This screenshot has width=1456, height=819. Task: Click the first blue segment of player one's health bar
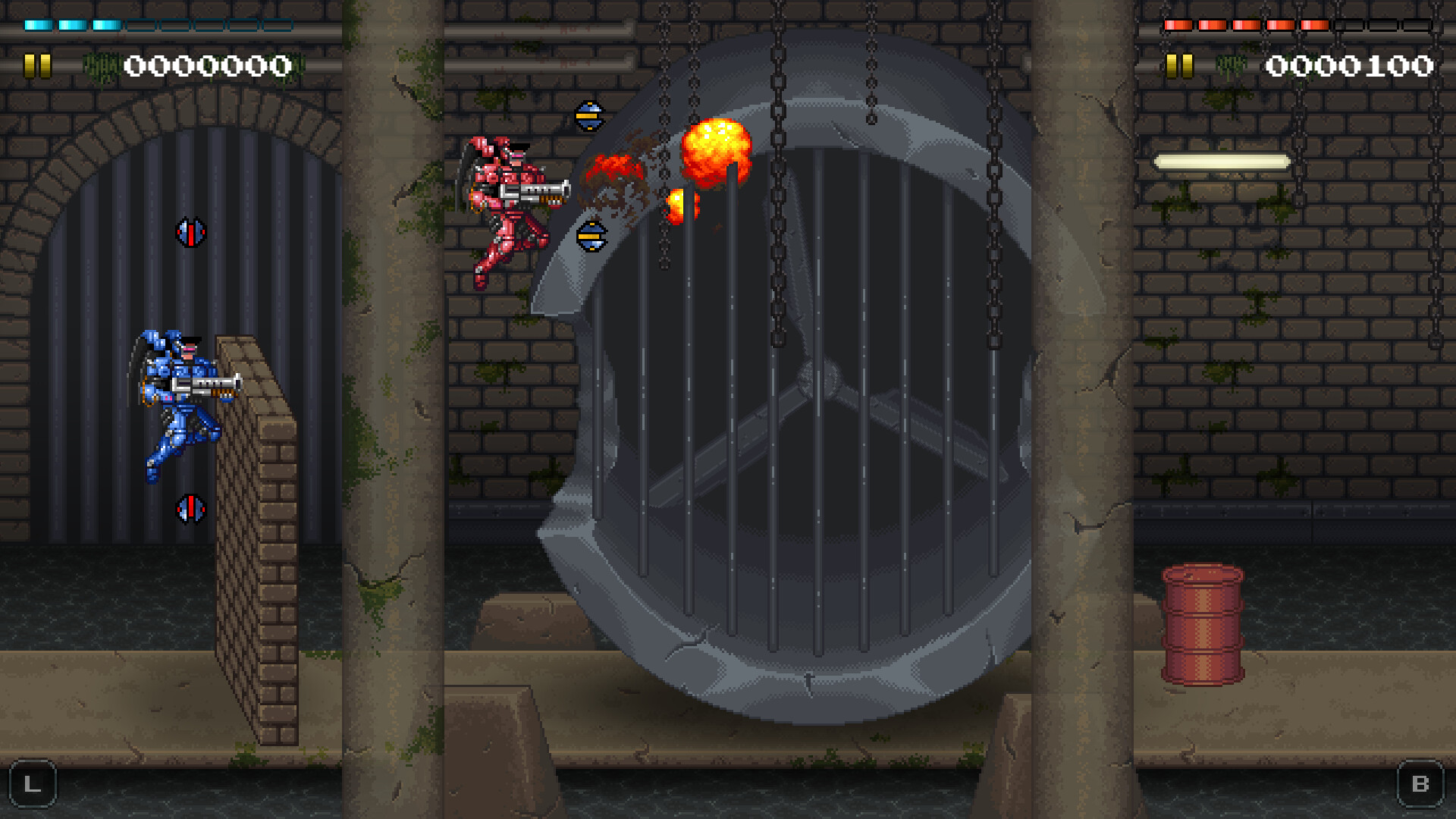click(38, 24)
